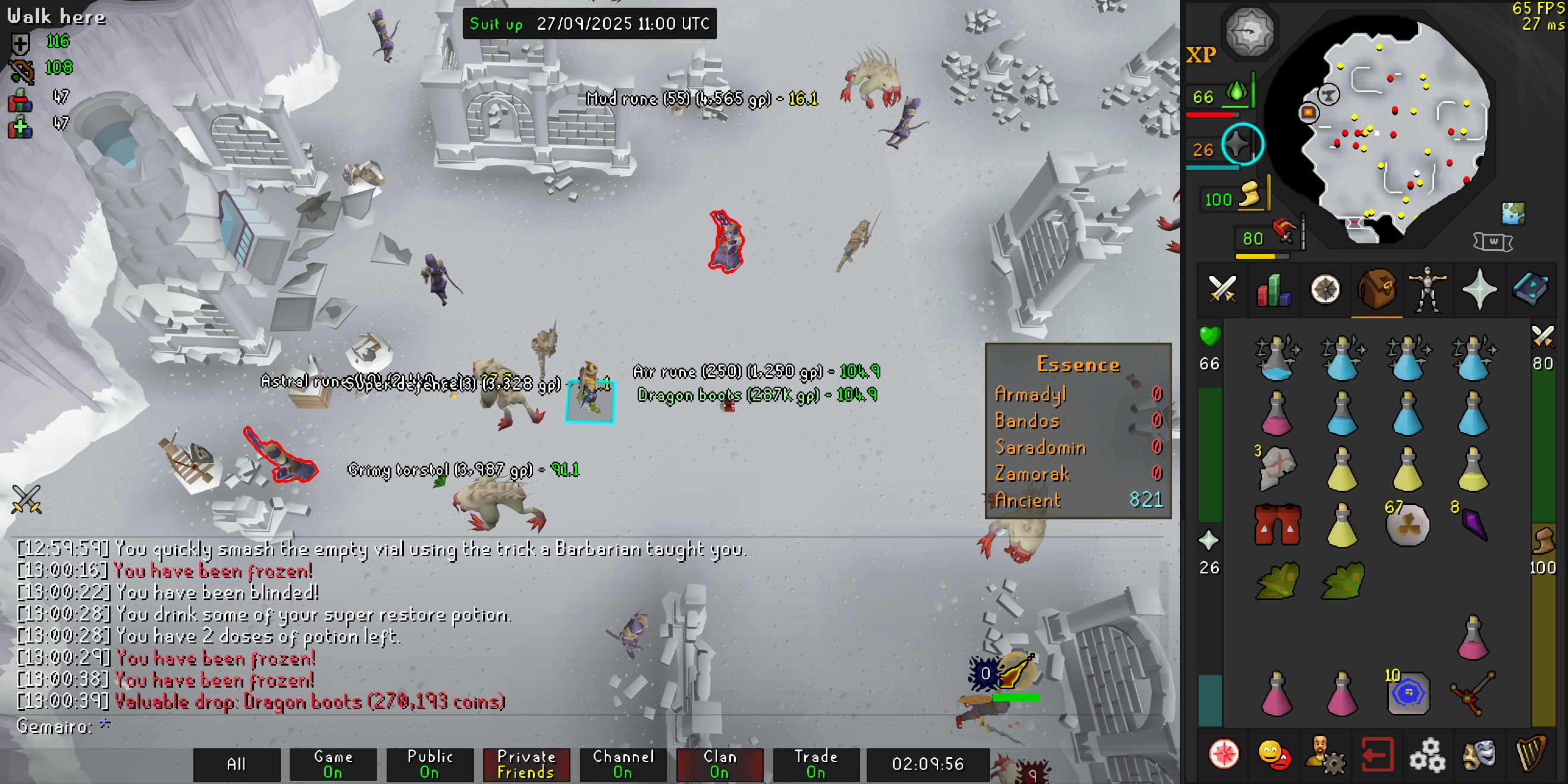
Task: Select the red chaps in inventory
Action: tap(1277, 525)
